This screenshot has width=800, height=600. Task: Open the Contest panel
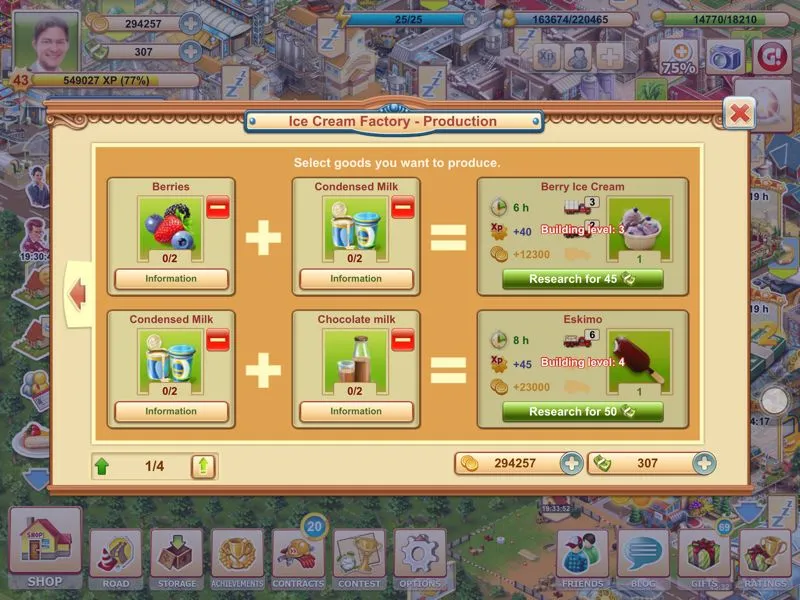(359, 556)
